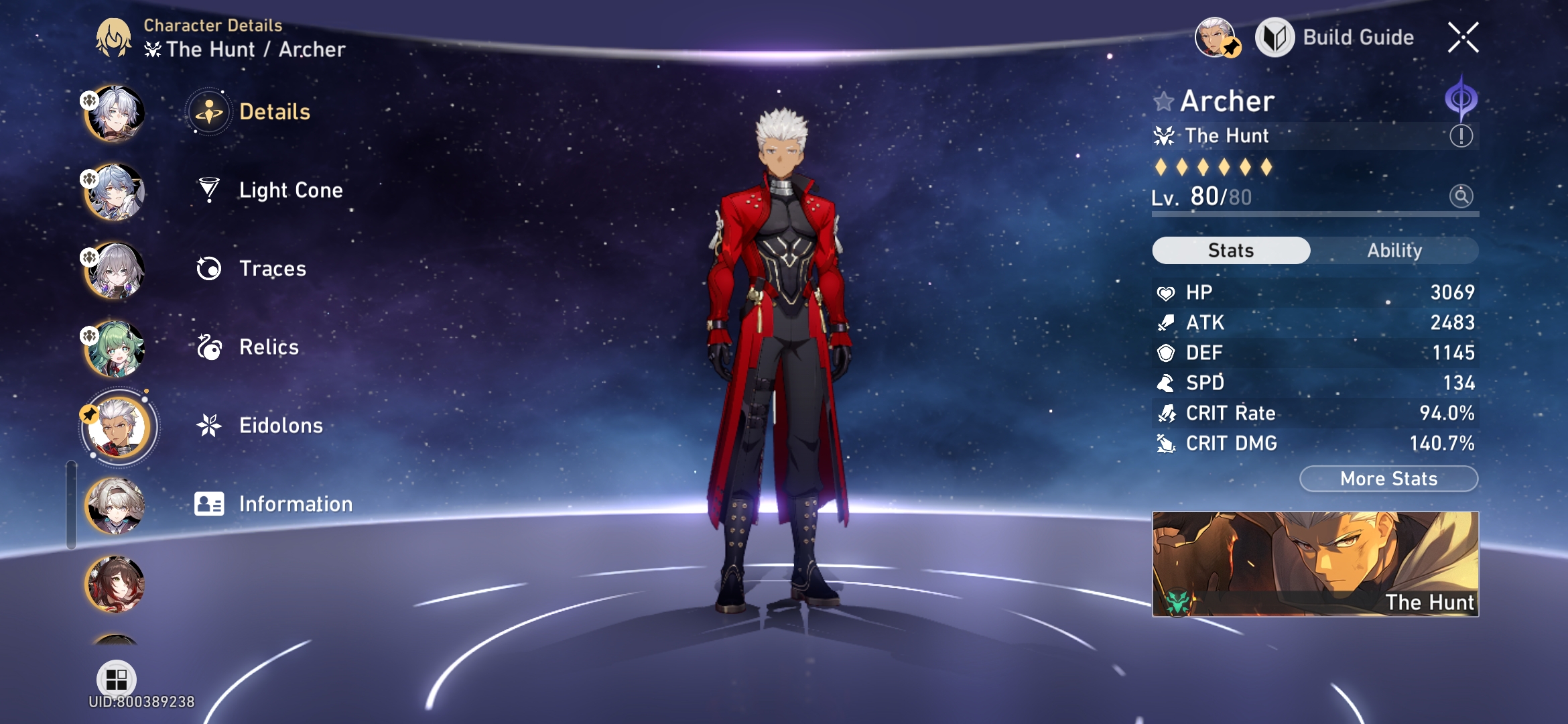The width and height of the screenshot is (1568, 724).
Task: Close the Character Details screen
Action: point(1465,38)
